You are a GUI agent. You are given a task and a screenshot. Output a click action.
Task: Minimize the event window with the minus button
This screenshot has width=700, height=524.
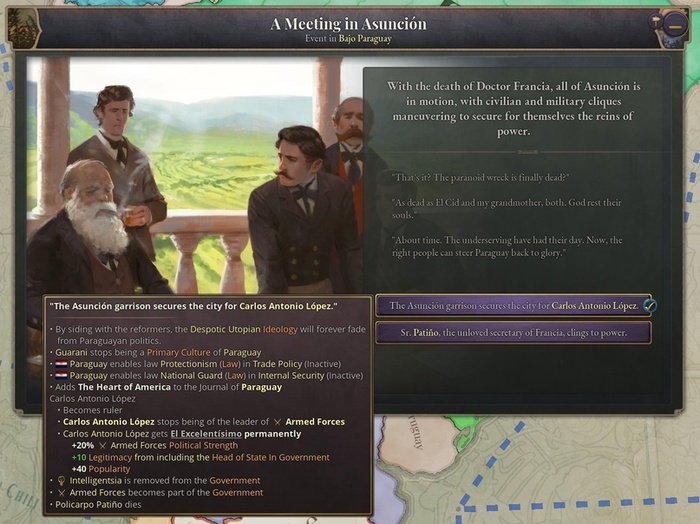tap(675, 24)
